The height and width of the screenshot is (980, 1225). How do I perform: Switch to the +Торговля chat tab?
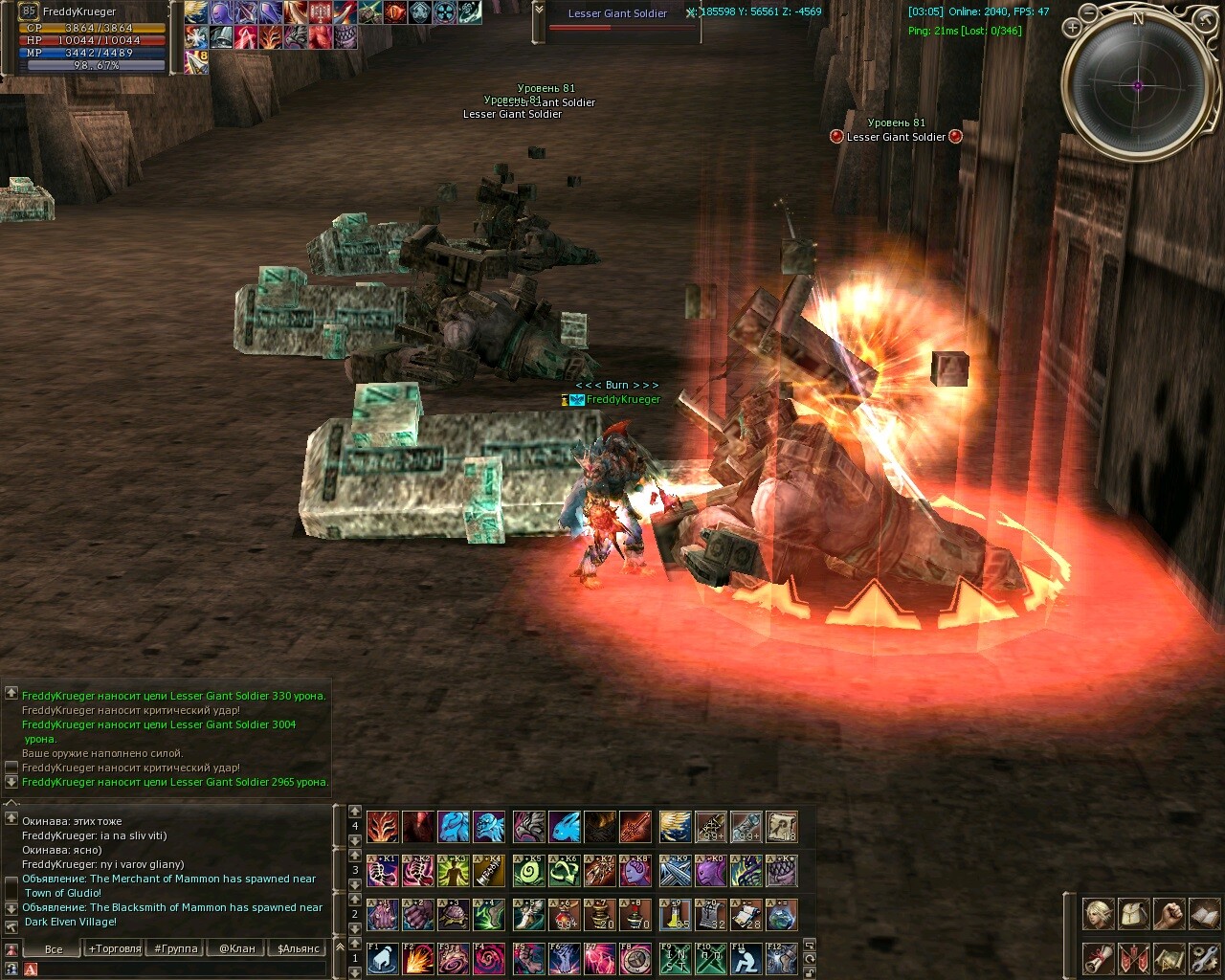[115, 948]
